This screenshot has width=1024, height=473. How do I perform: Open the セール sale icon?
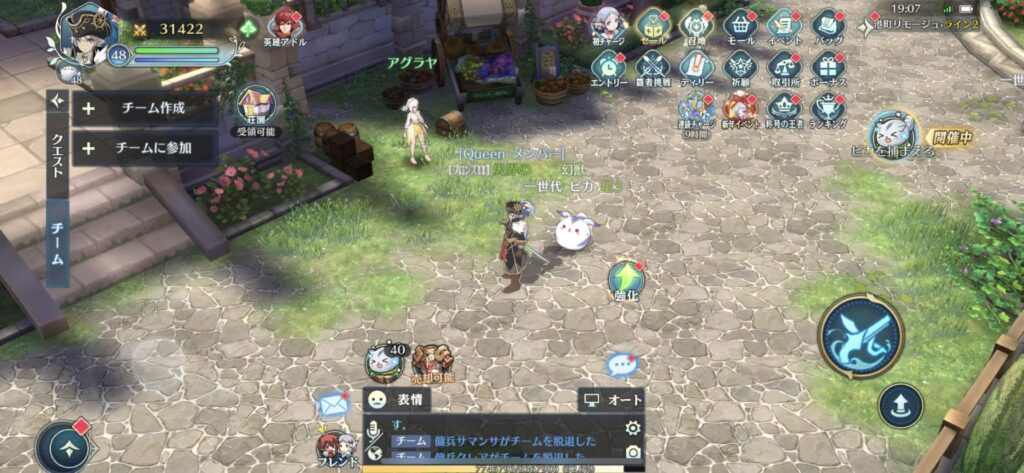(x=652, y=24)
